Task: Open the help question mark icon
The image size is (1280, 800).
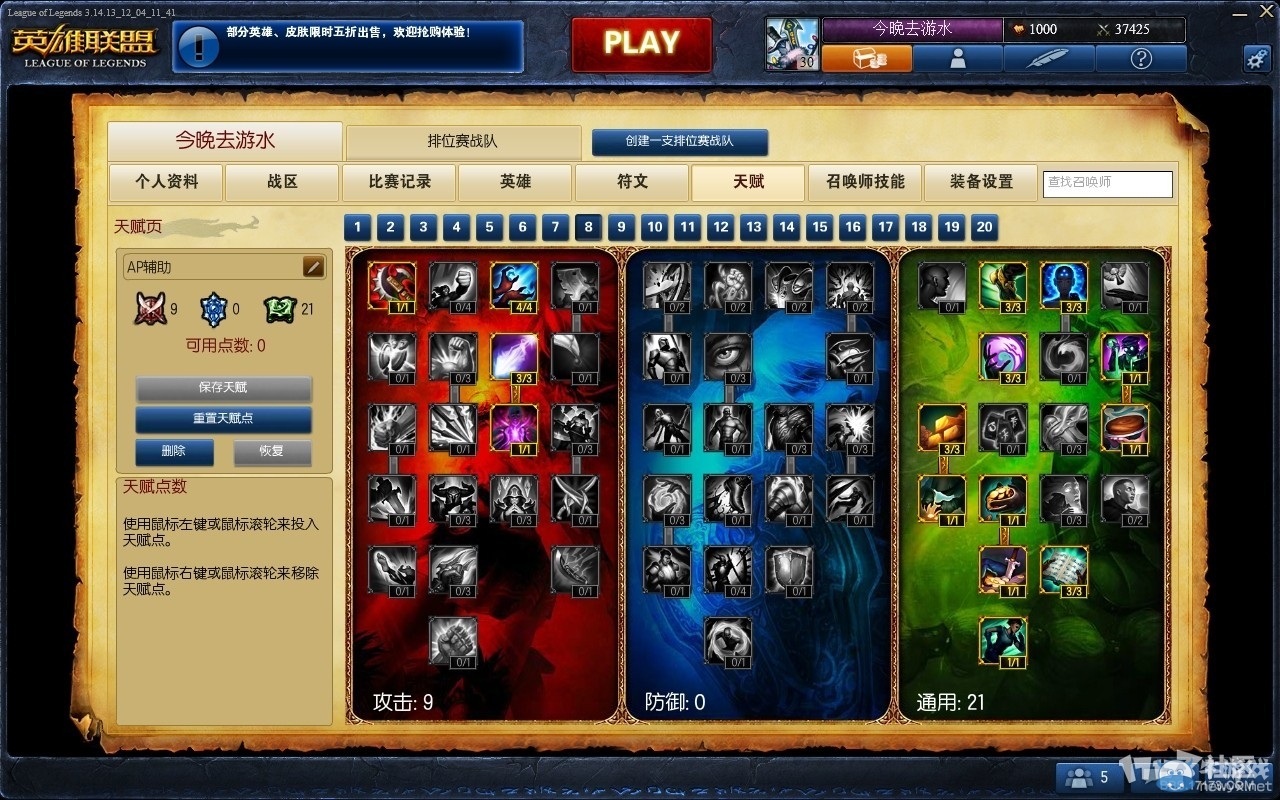Action: click(x=1140, y=58)
